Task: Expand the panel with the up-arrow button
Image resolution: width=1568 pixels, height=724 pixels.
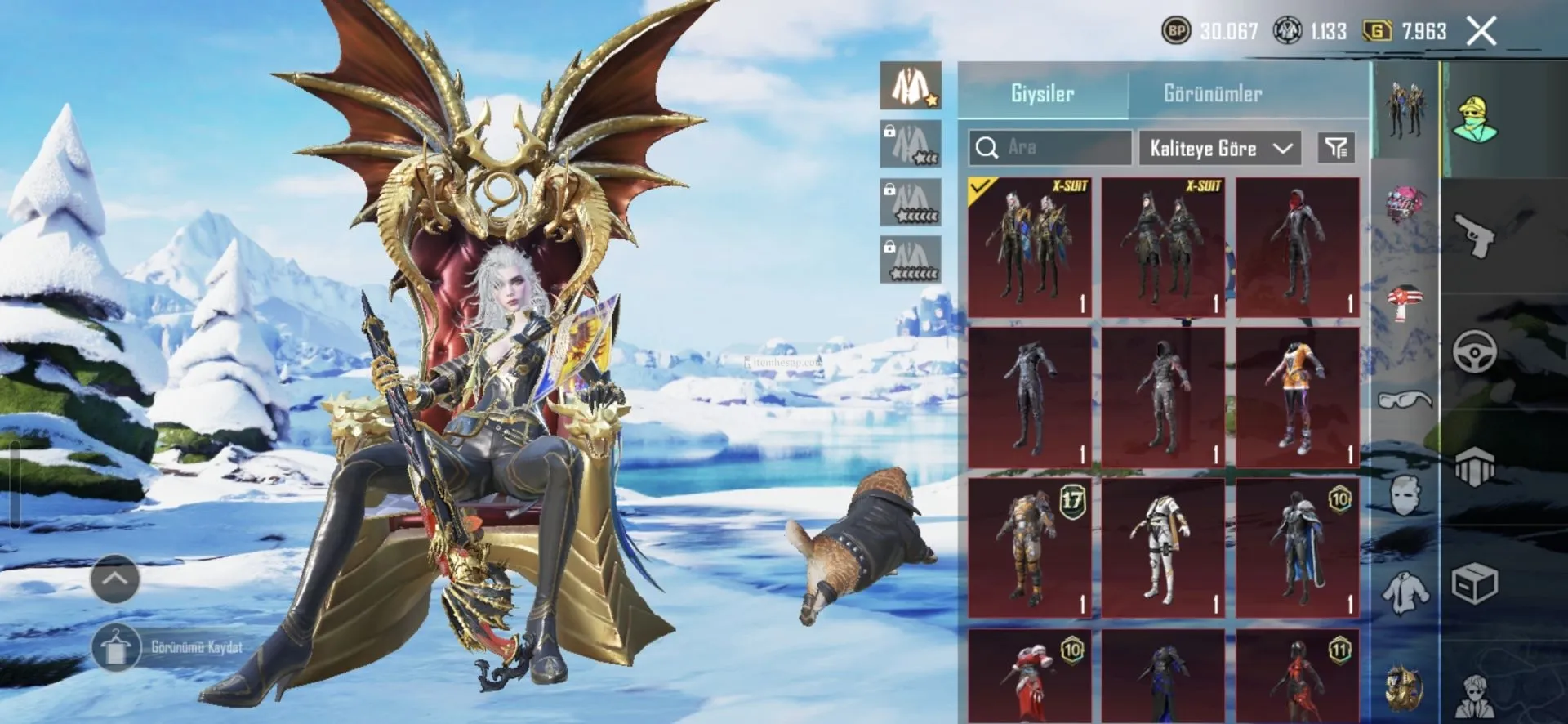Action: (x=114, y=579)
